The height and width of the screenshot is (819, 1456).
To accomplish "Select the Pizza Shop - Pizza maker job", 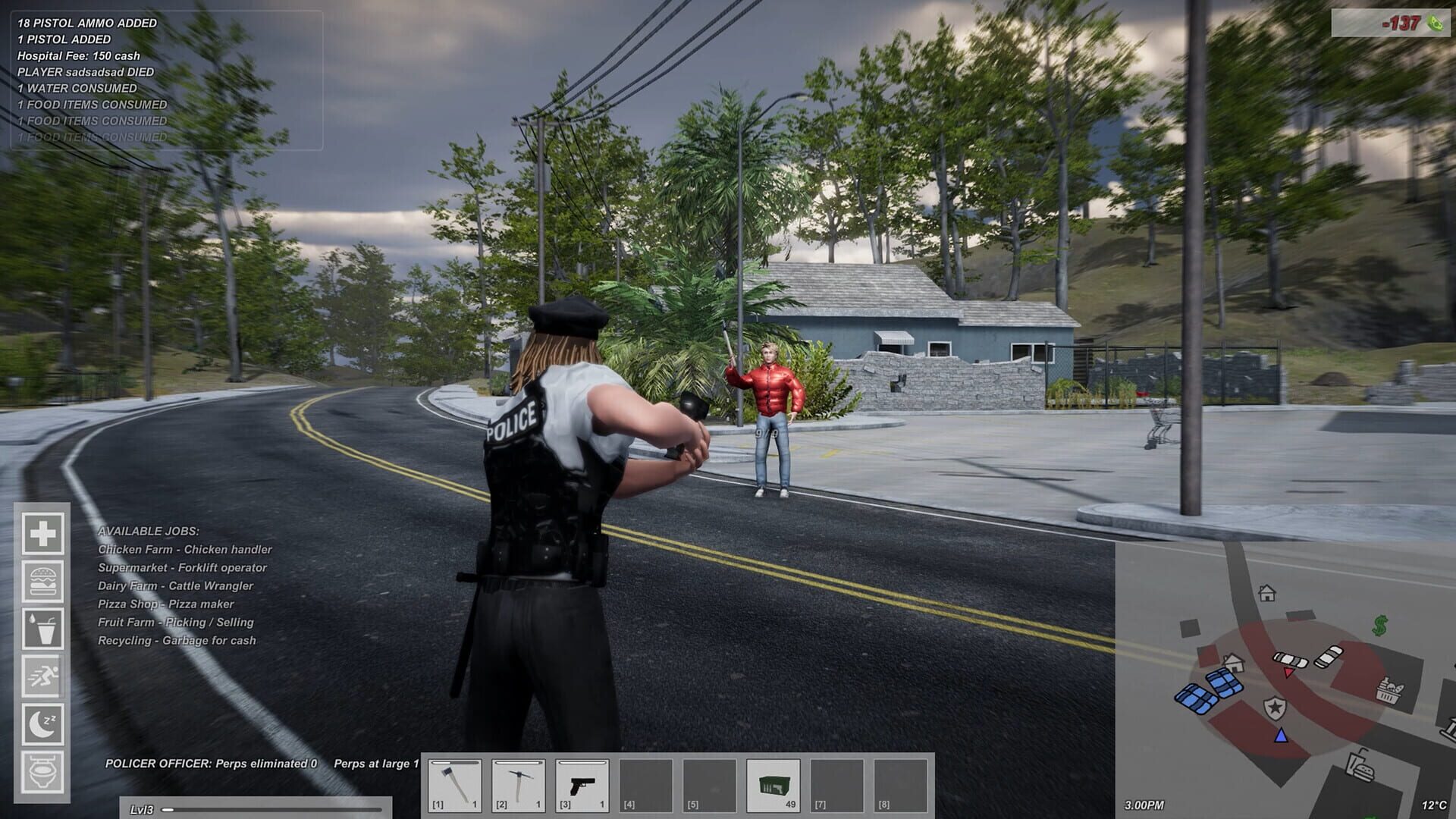I will [165, 604].
